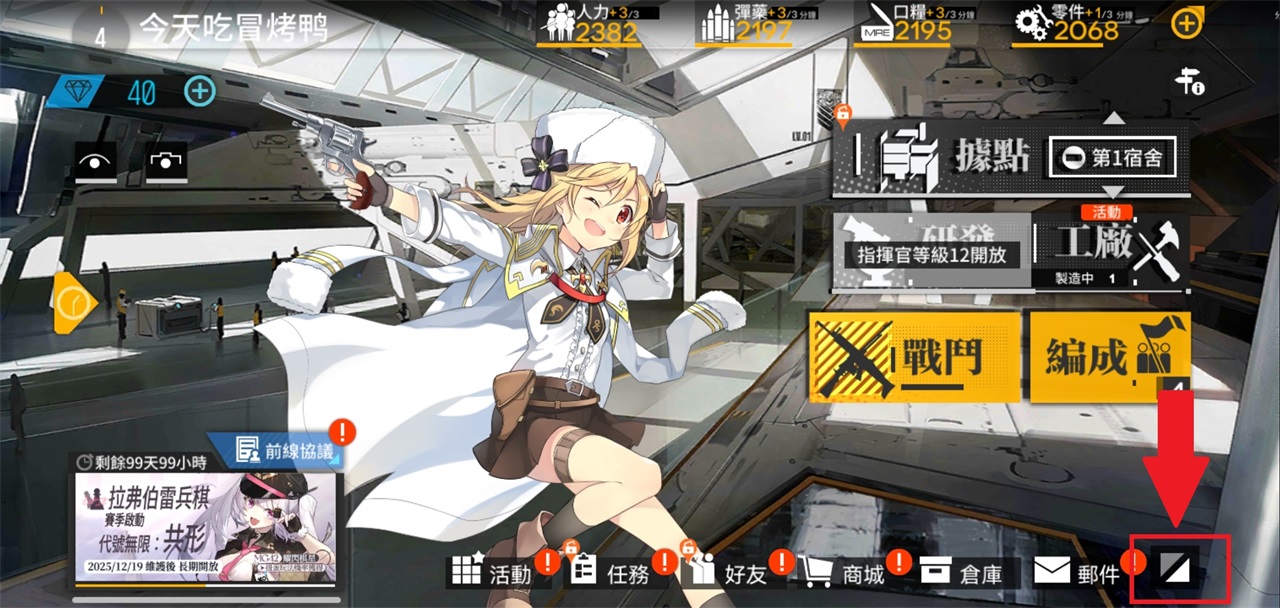The image size is (1280, 608).
Task: Visit the 商城 shop
Action: [846, 573]
